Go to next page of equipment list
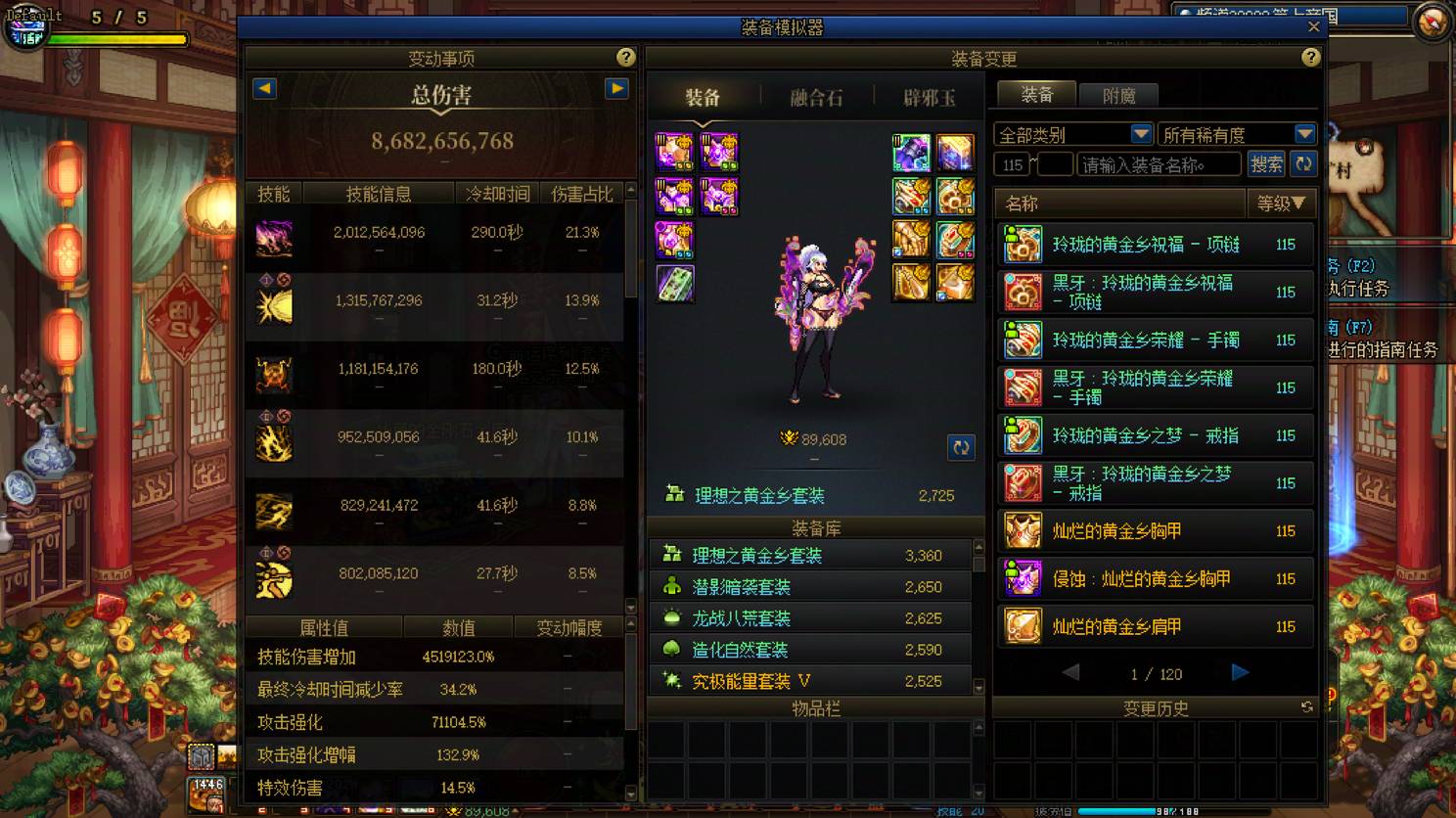 tap(1239, 672)
